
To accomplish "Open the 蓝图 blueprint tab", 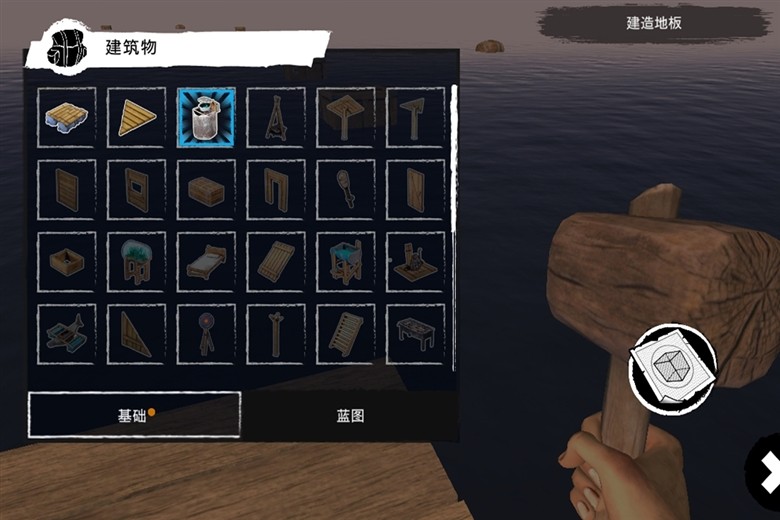I will coord(351,415).
